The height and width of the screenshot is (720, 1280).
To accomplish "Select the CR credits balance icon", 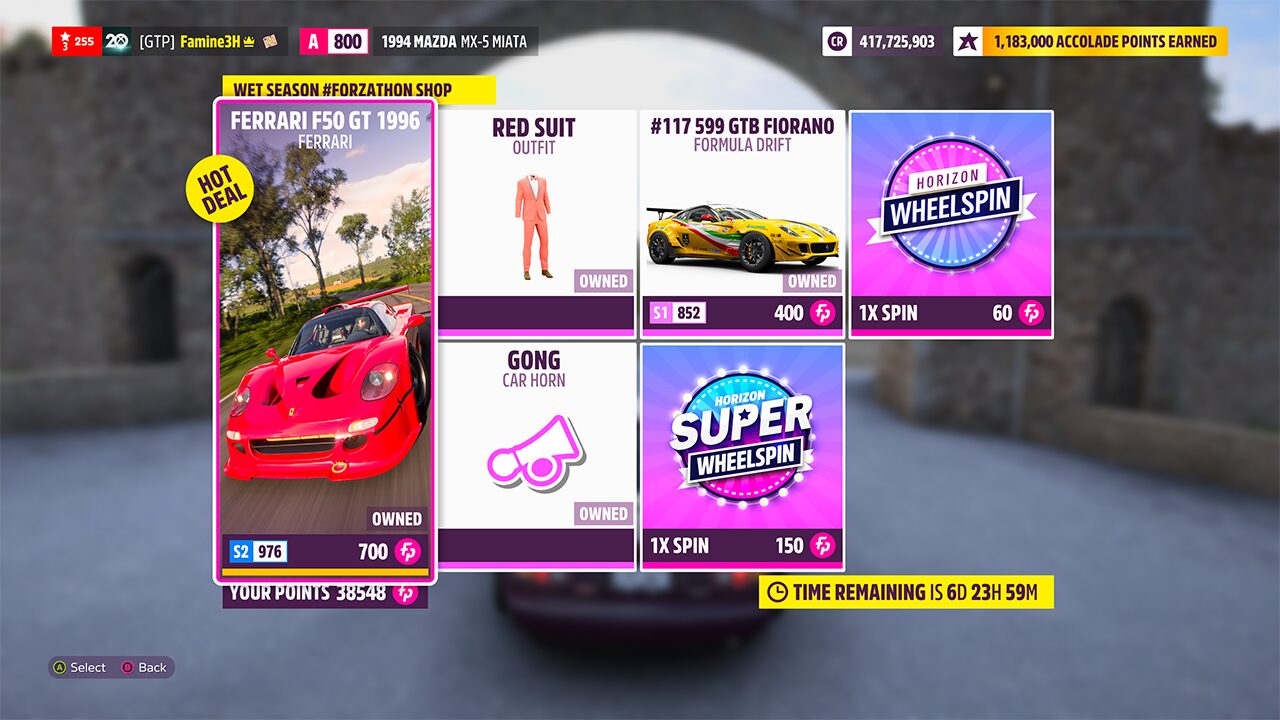I will [836, 41].
